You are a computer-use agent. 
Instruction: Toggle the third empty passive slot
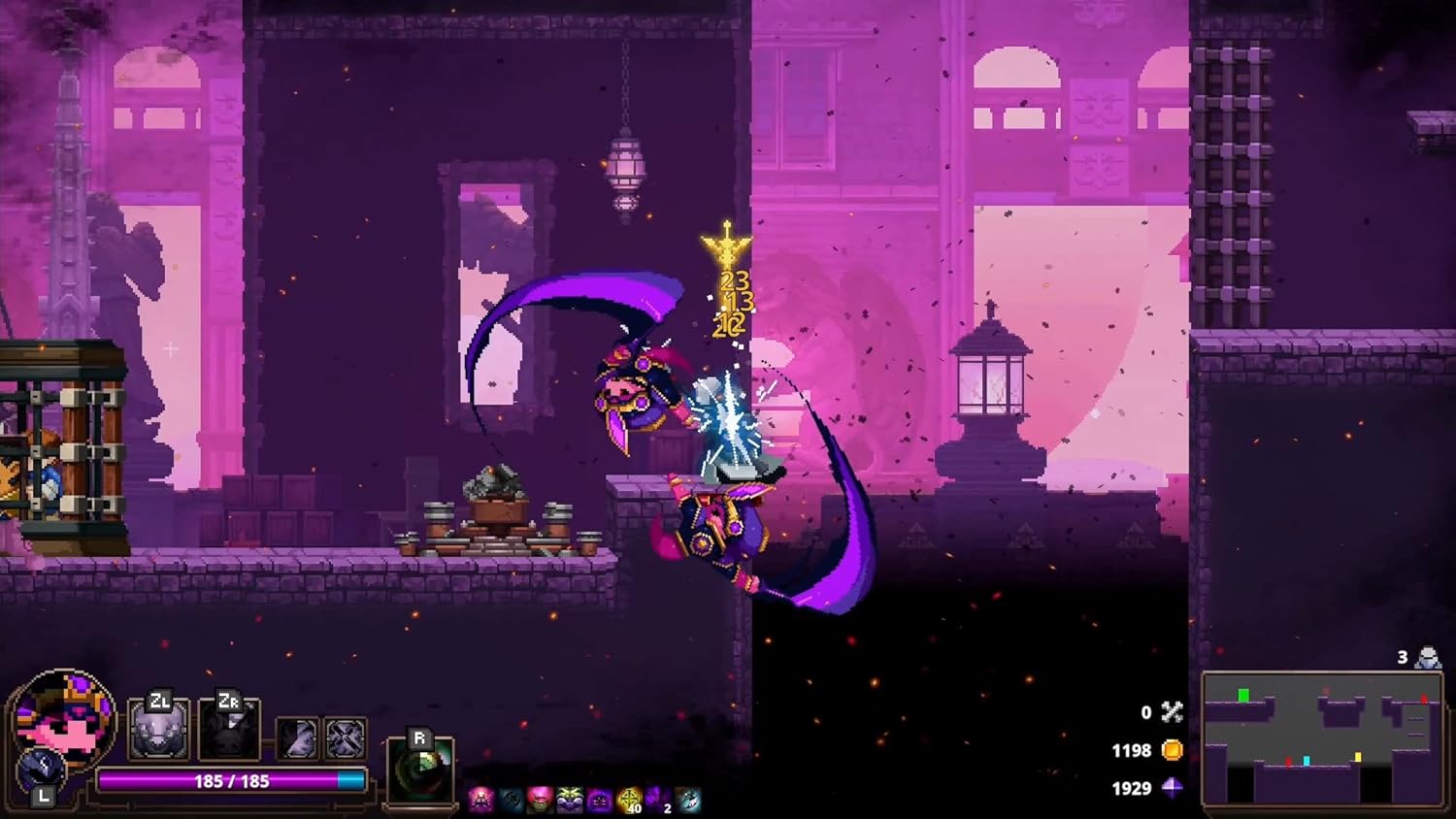click(x=296, y=737)
